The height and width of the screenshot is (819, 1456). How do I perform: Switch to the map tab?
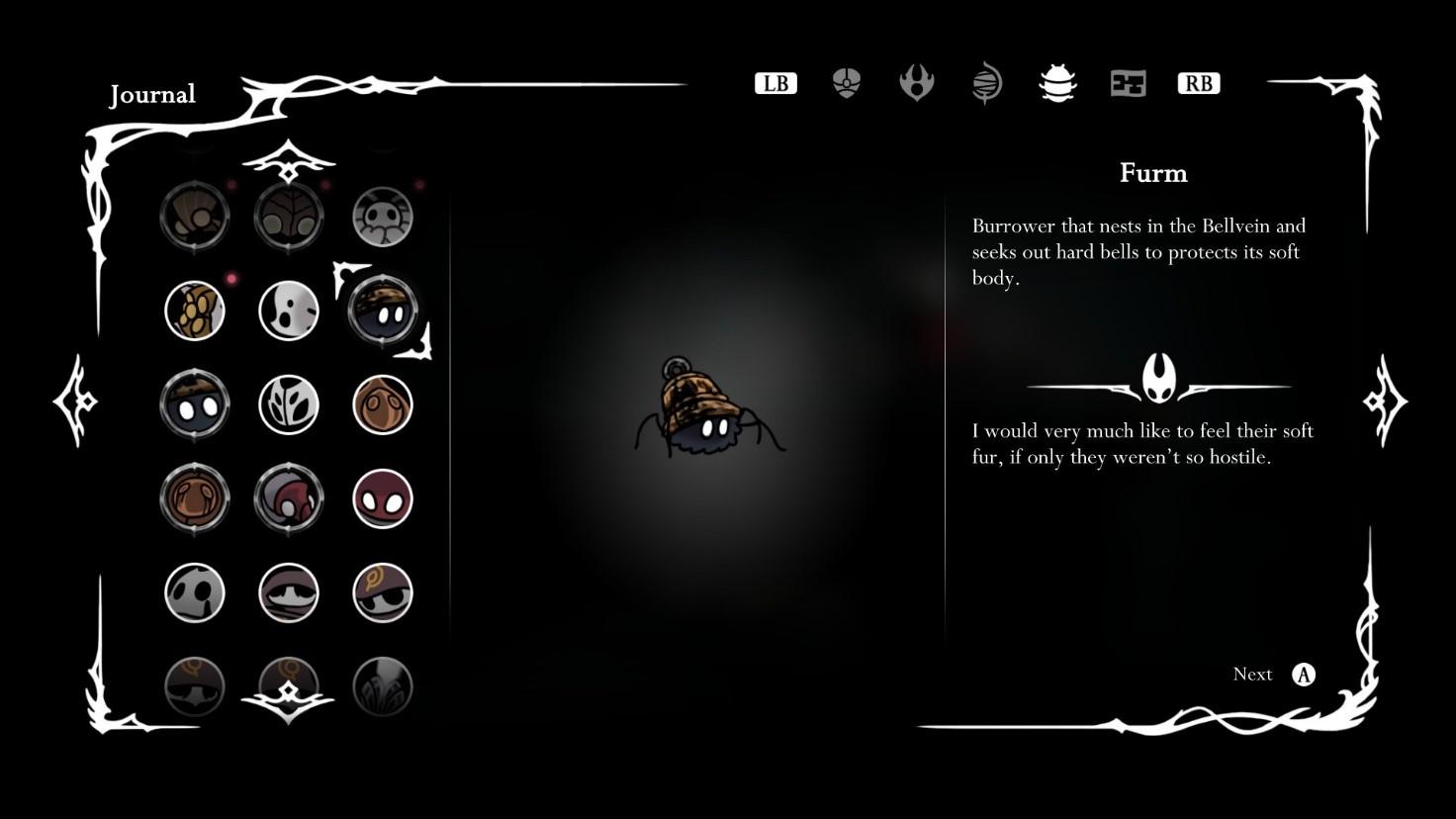point(1128,84)
